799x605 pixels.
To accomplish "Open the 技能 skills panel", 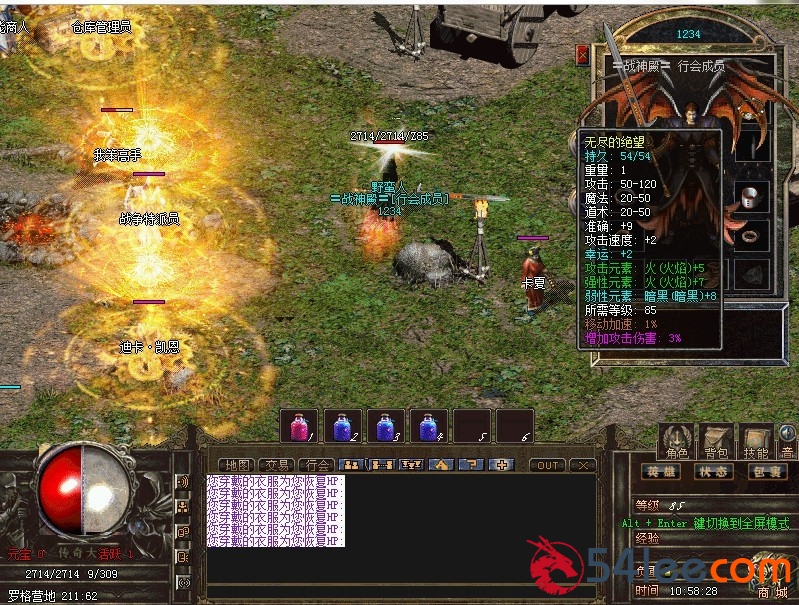I will point(755,441).
